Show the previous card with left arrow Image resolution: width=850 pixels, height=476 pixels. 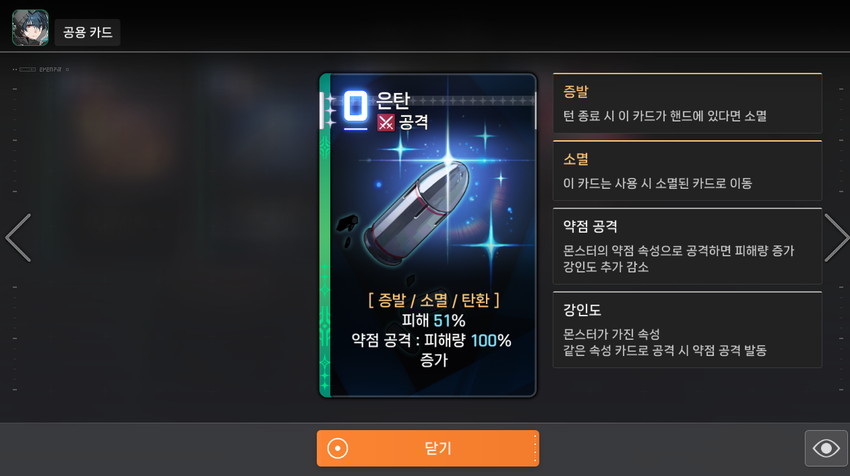pos(18,237)
